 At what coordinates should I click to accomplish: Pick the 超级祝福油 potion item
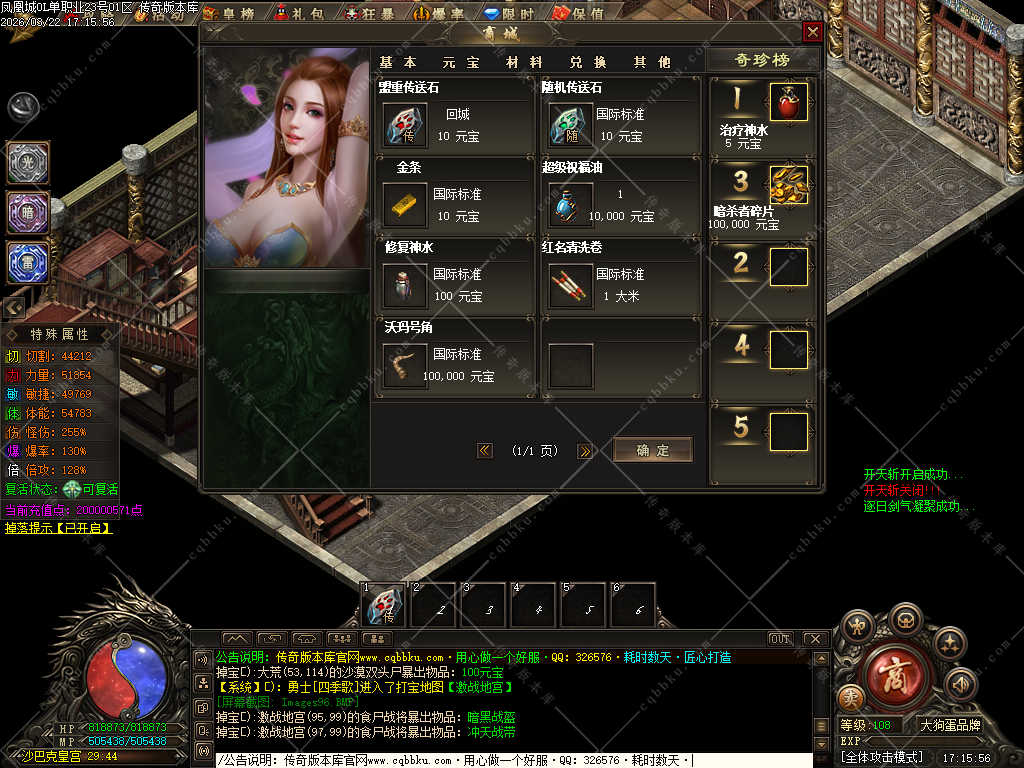569,205
